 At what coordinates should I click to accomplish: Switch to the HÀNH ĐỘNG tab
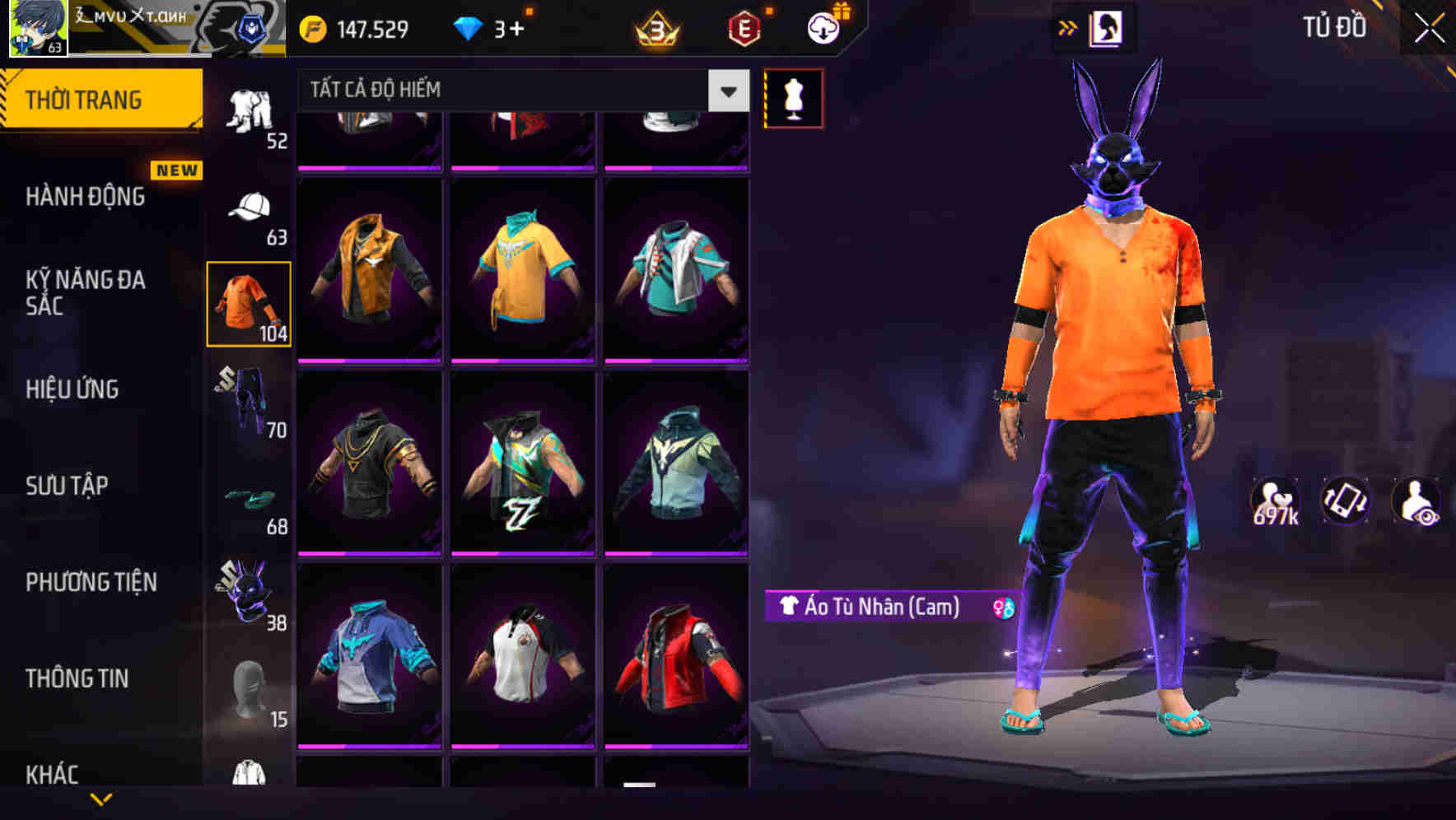point(83,197)
